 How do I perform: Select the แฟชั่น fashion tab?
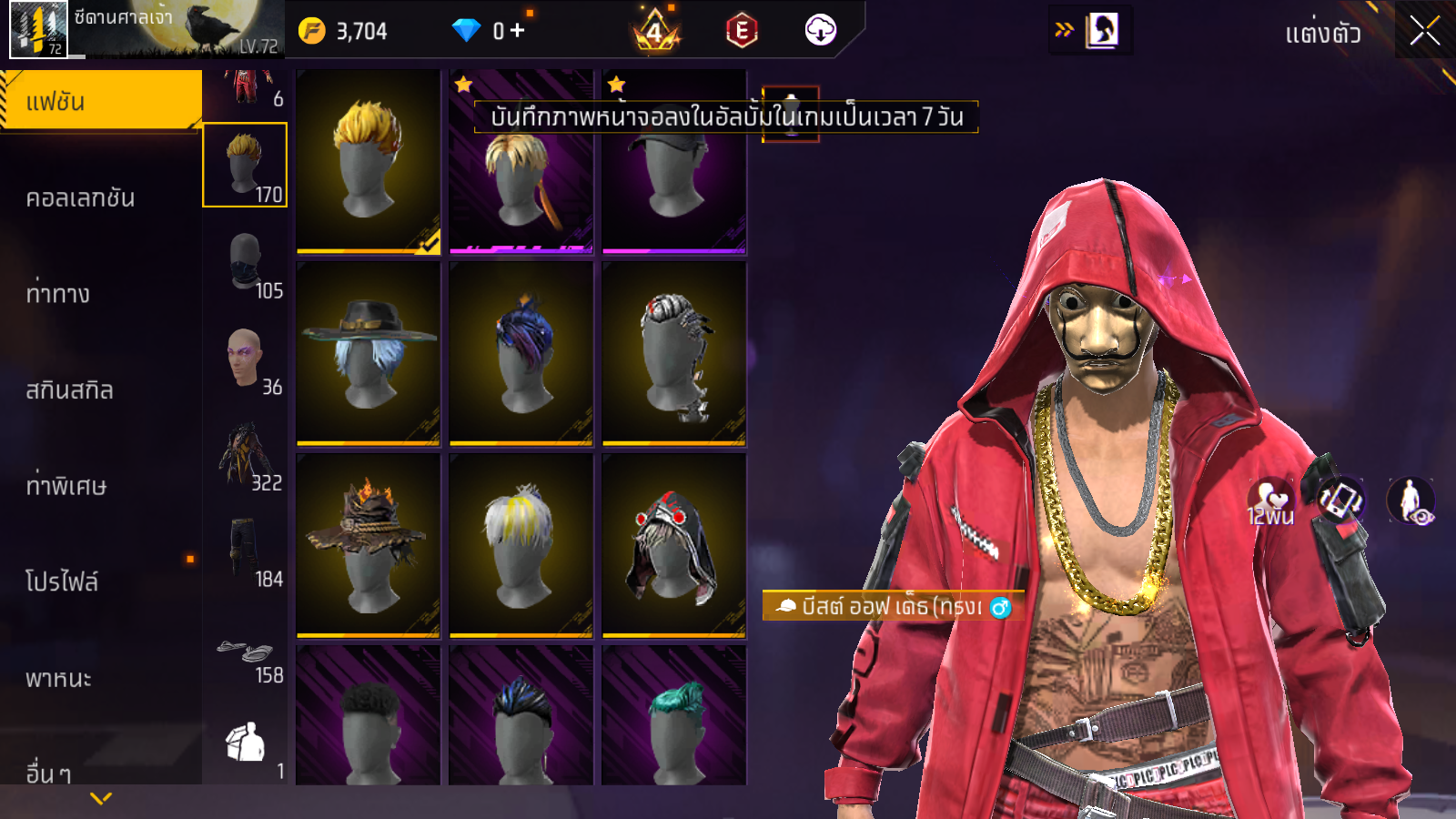click(x=100, y=101)
